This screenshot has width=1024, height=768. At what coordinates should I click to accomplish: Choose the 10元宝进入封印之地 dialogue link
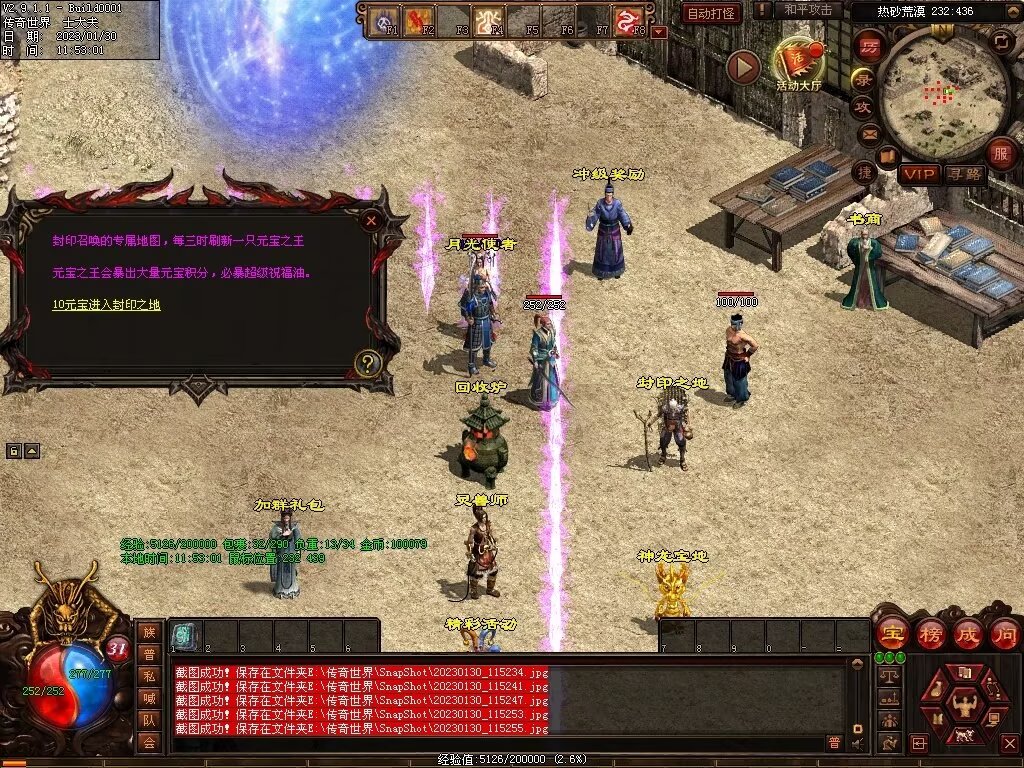click(x=106, y=305)
